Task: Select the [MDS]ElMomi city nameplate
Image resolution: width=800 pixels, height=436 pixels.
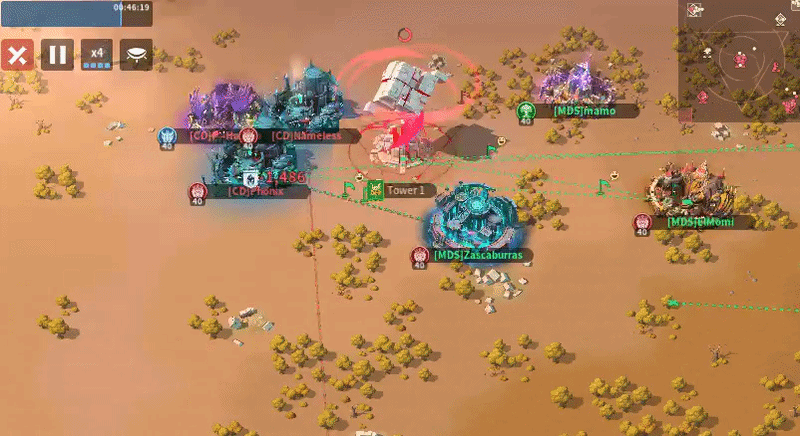Action: tap(699, 222)
